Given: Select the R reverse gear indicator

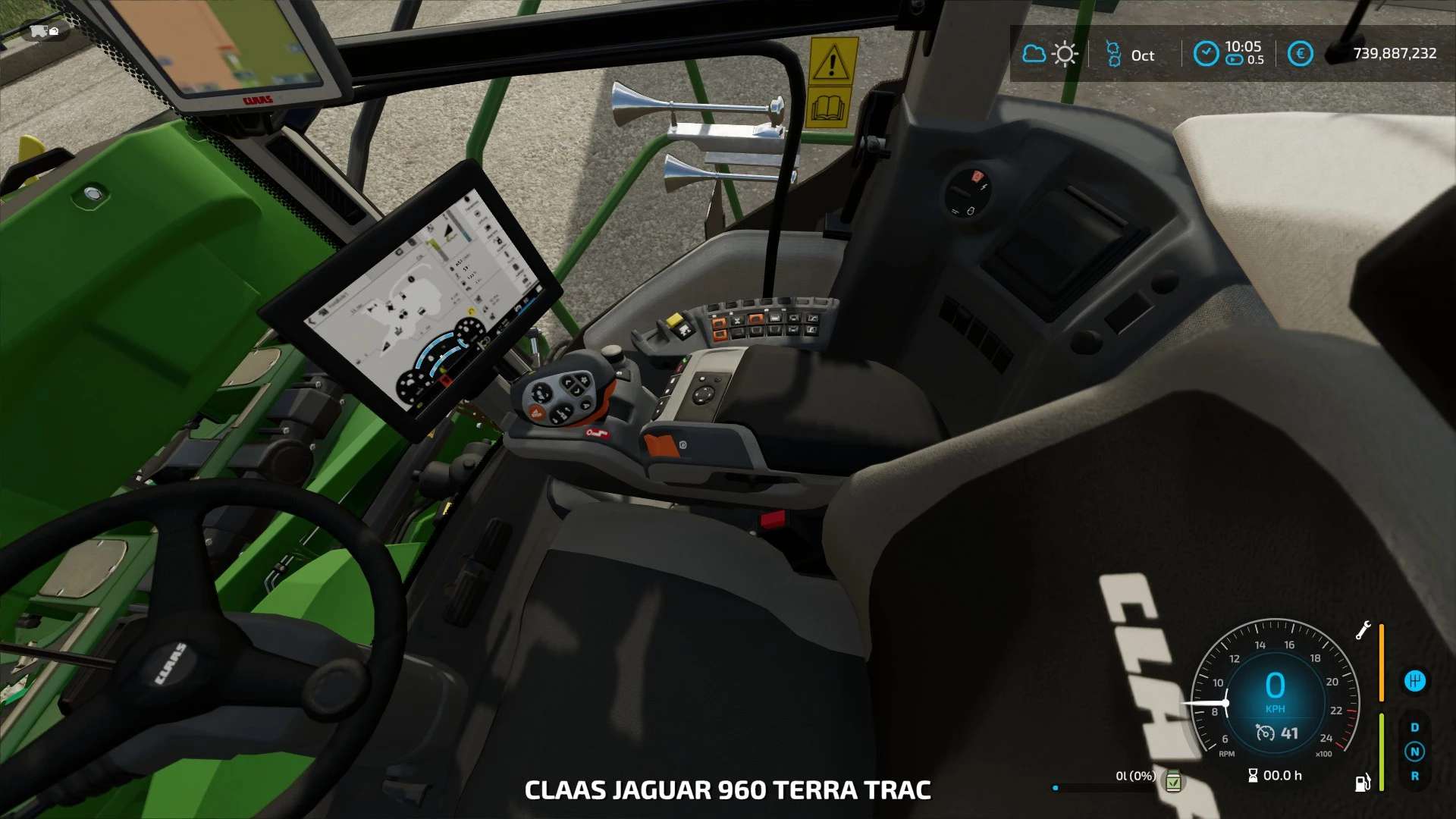Looking at the screenshot, I should point(1414,776).
